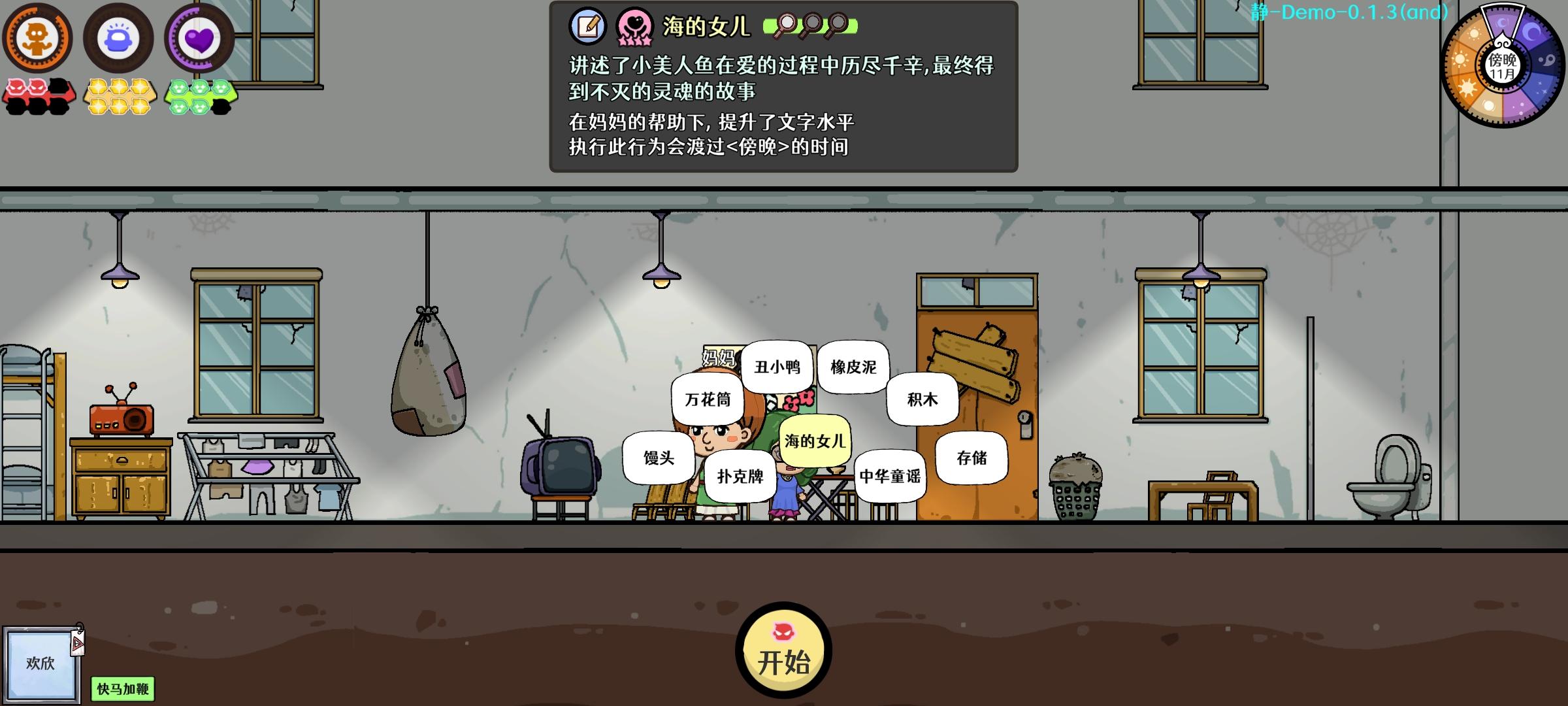Select the 中华童谣 option bubble
Screen dimensions: 1568x706
[890, 477]
